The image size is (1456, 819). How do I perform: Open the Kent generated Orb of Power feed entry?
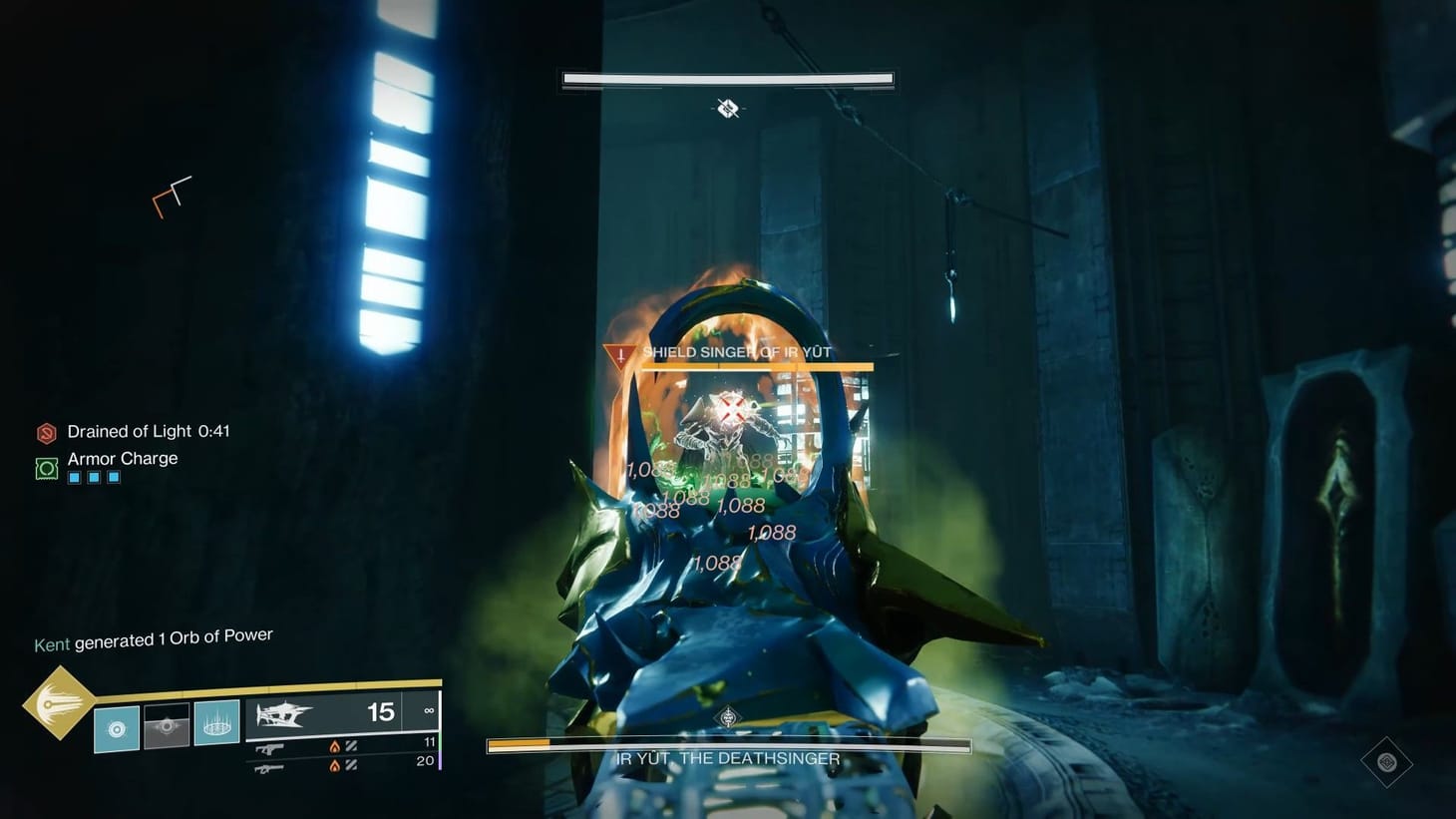pyautogui.click(x=150, y=636)
